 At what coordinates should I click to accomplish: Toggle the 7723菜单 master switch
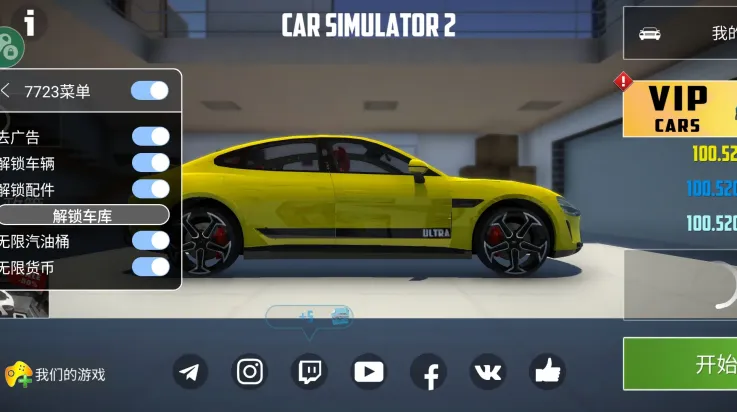pyautogui.click(x=150, y=91)
